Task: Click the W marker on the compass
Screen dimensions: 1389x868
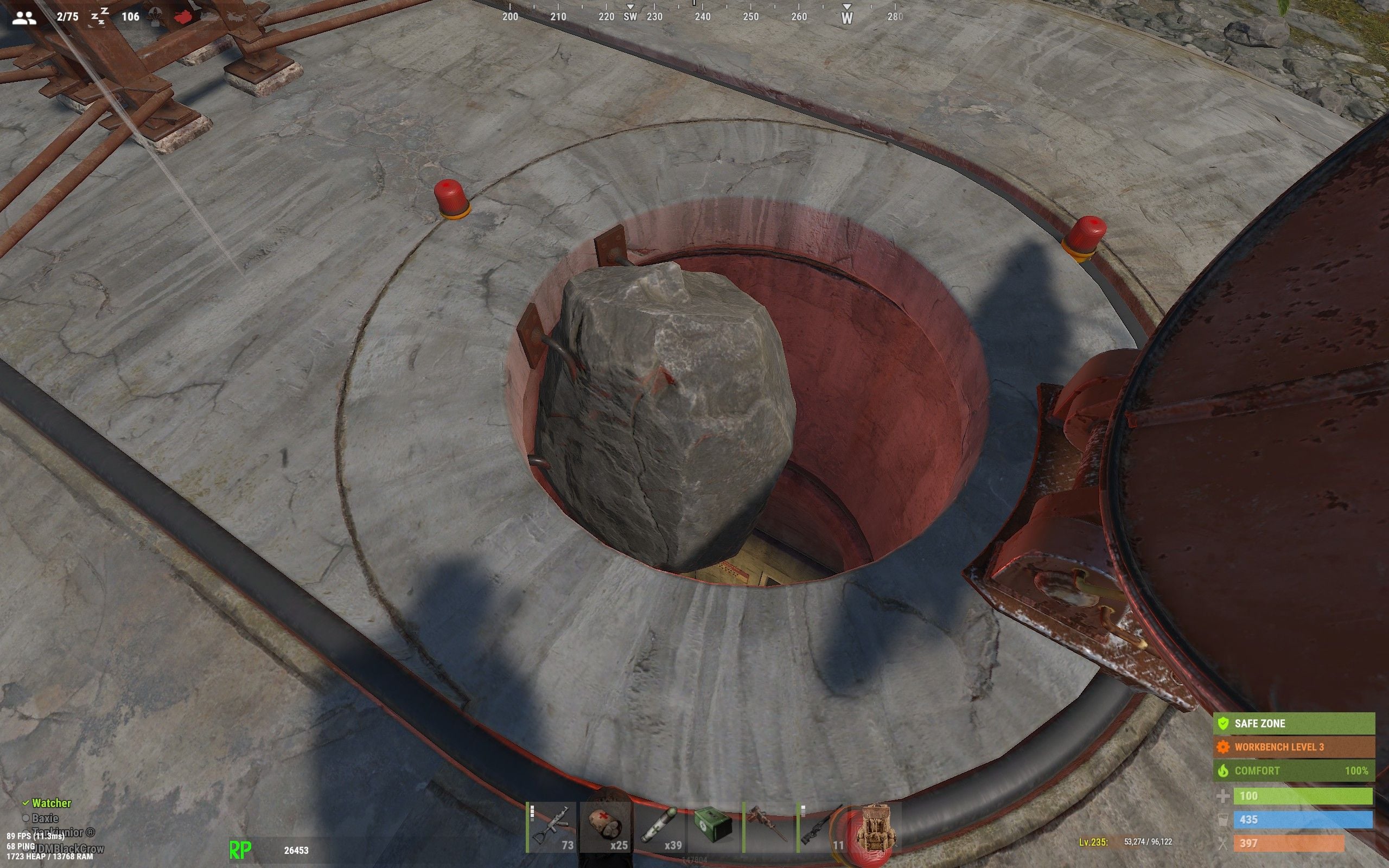Action: click(x=846, y=17)
